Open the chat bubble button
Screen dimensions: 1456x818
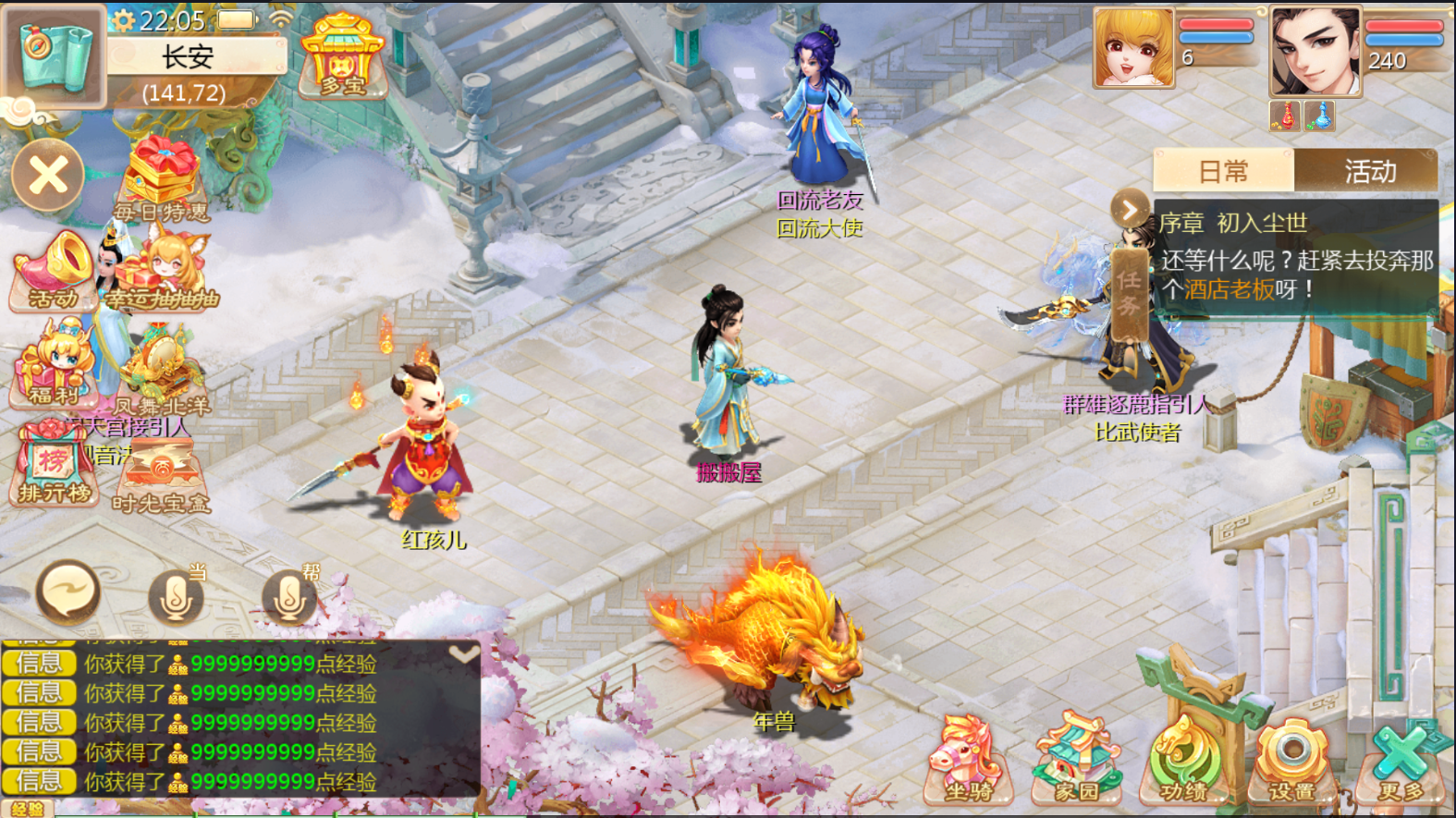[x=68, y=592]
